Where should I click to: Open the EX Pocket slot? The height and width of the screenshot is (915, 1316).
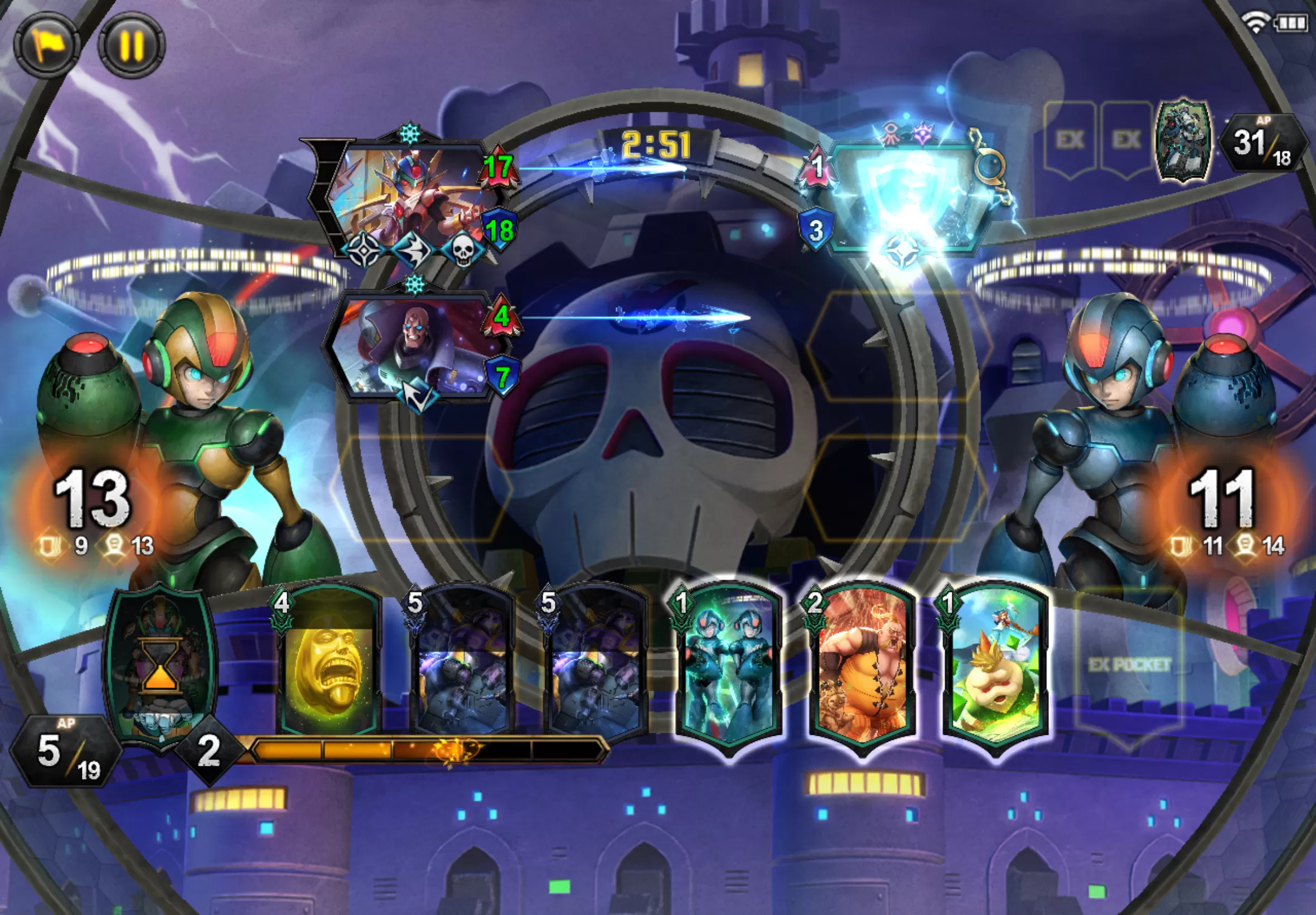pyautogui.click(x=1129, y=666)
